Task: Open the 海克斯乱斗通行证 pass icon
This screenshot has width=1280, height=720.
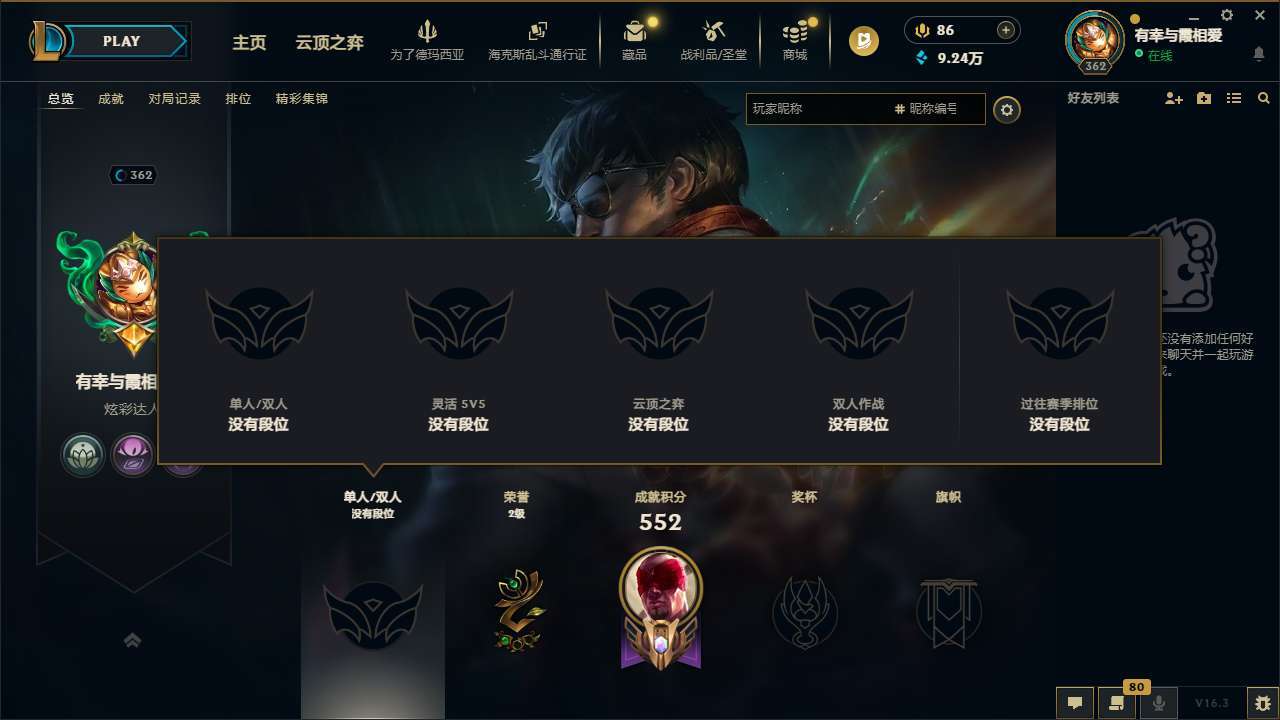Action: pos(539,32)
